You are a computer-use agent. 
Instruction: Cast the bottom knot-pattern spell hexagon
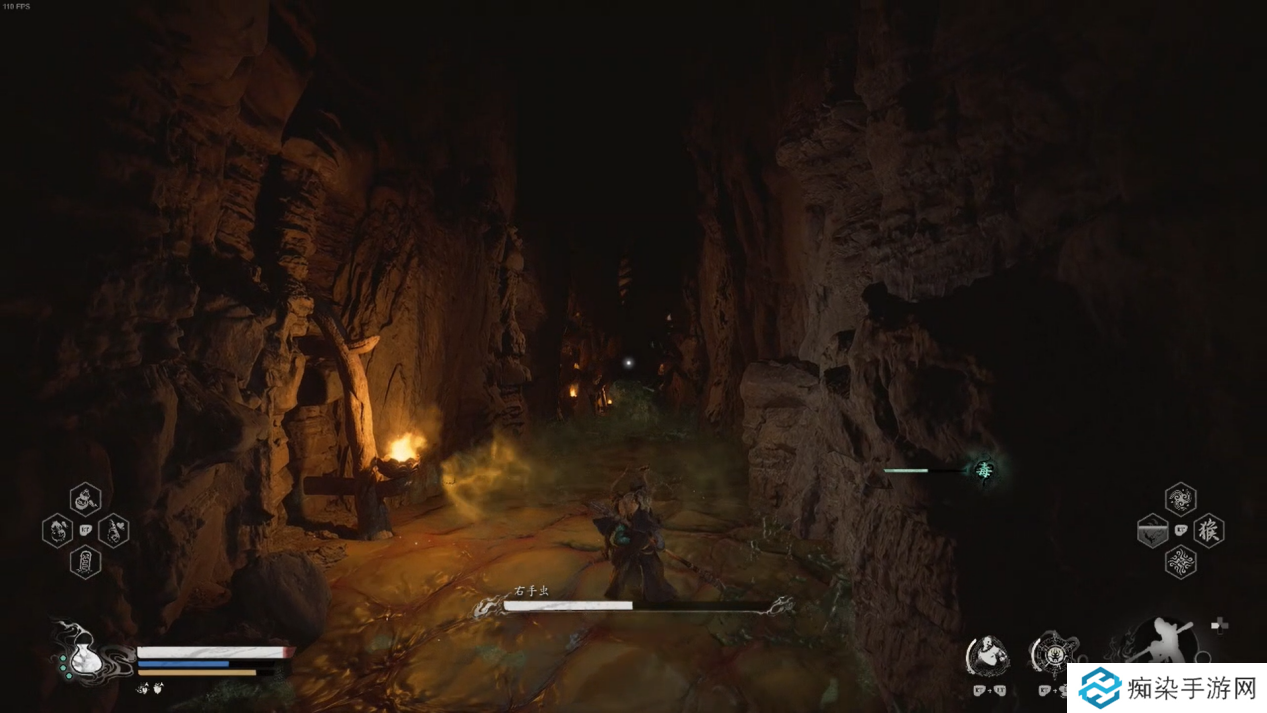click(x=1181, y=562)
